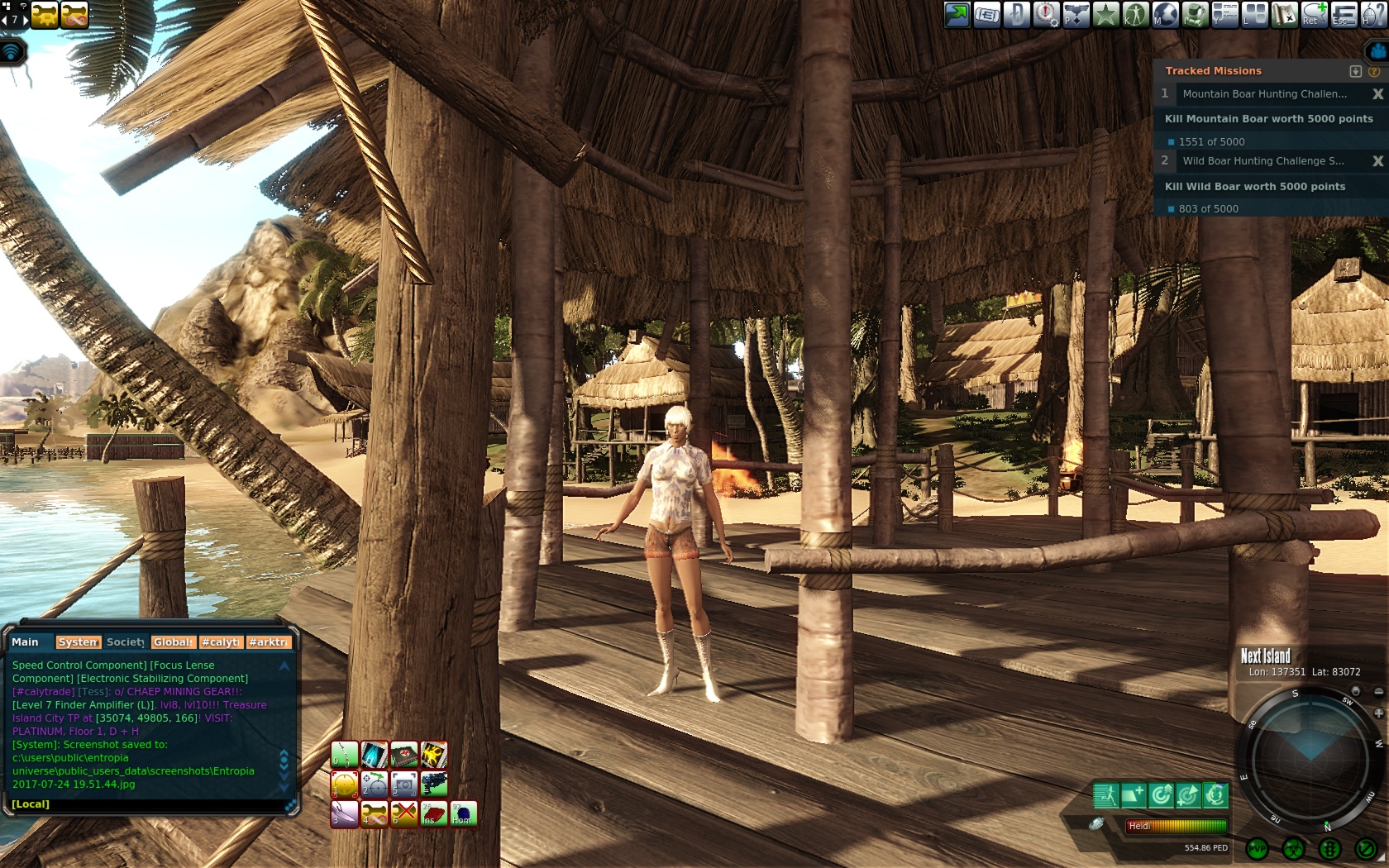Open the mouse help icon

point(1373,14)
